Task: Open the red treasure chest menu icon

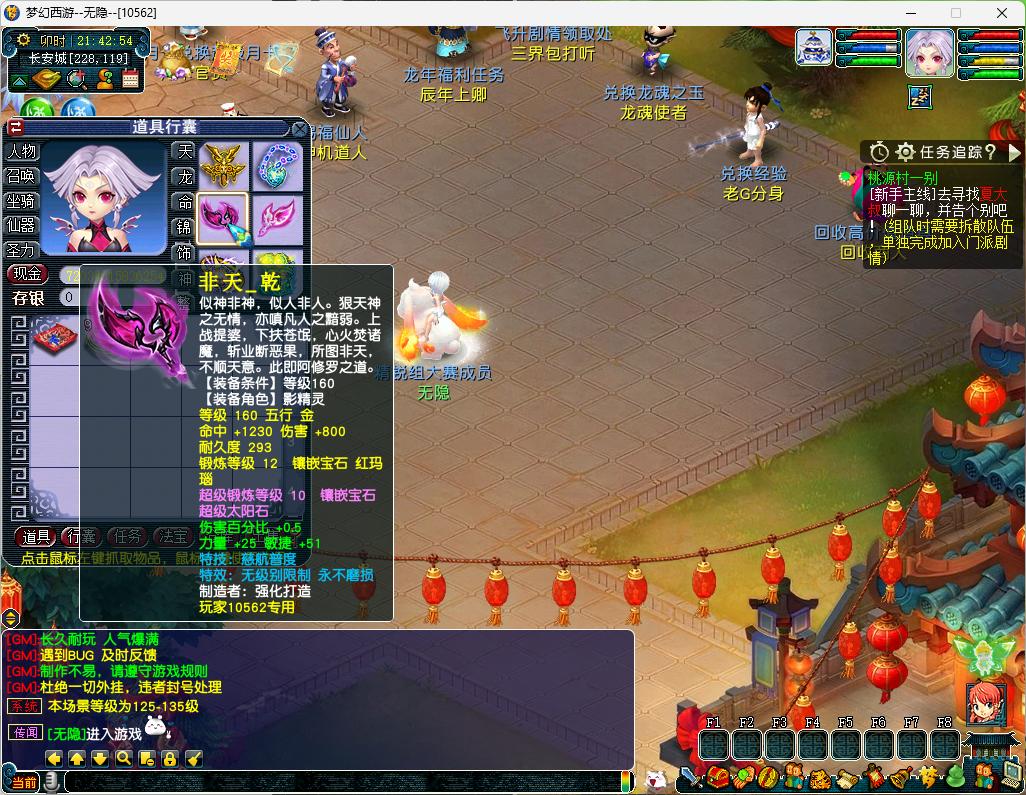Action: click(x=717, y=777)
